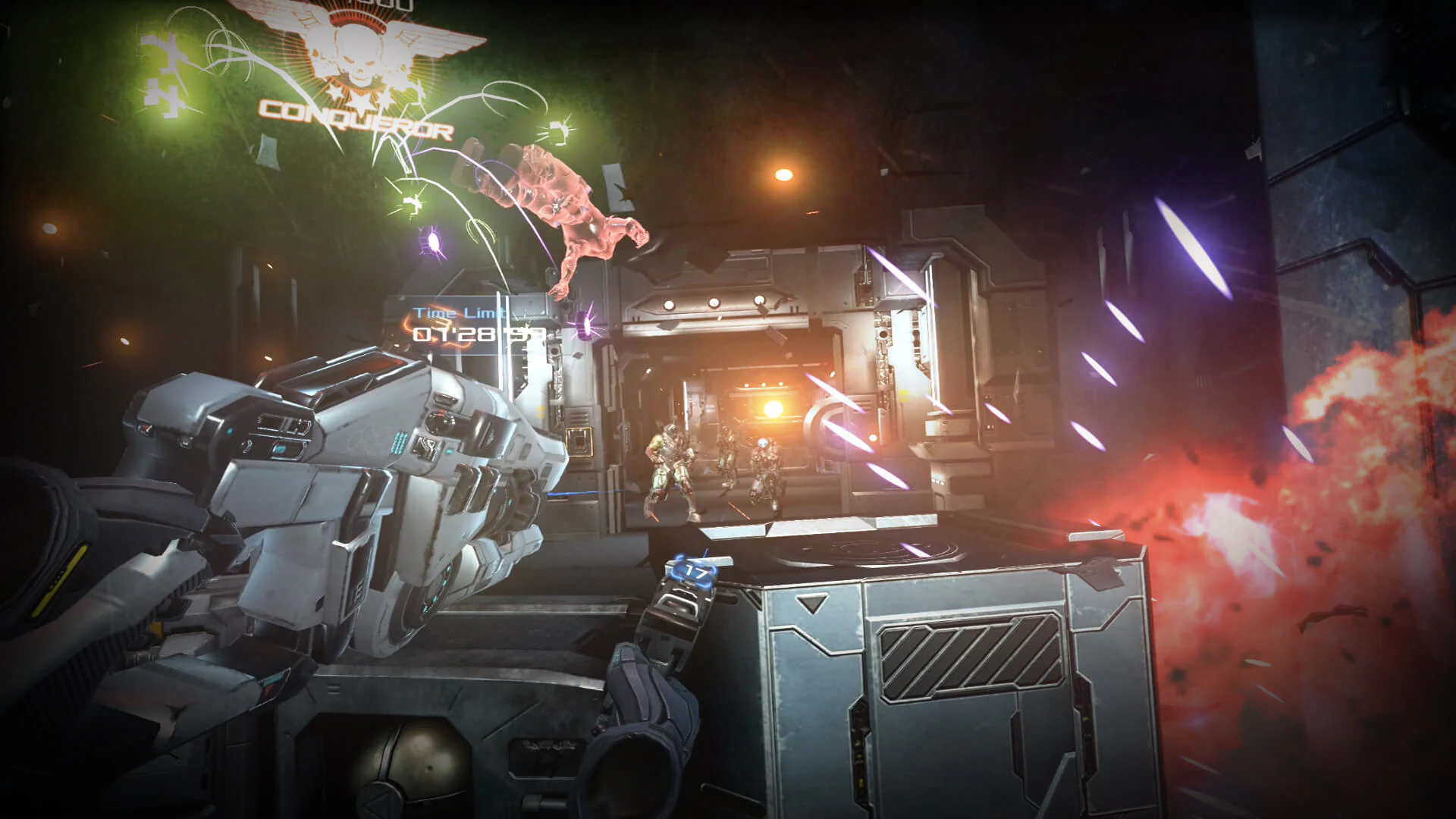Click the Time Limit header text
The image size is (1456, 819).
(459, 311)
